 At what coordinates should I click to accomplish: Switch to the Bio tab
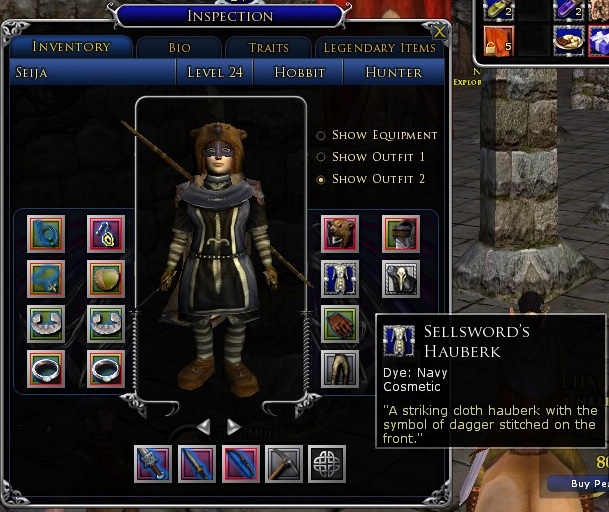(178, 48)
